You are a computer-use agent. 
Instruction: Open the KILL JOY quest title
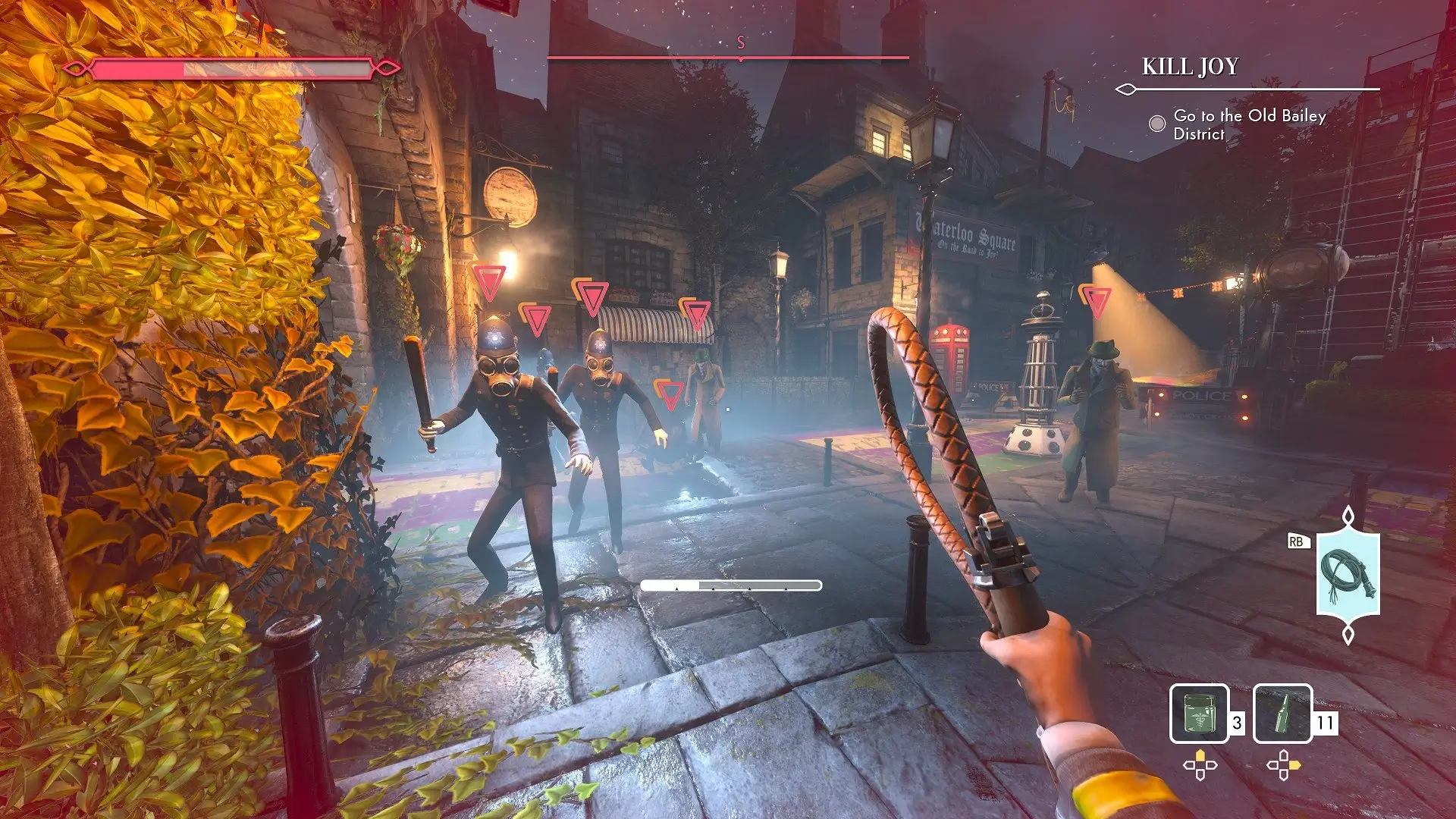tap(1191, 65)
